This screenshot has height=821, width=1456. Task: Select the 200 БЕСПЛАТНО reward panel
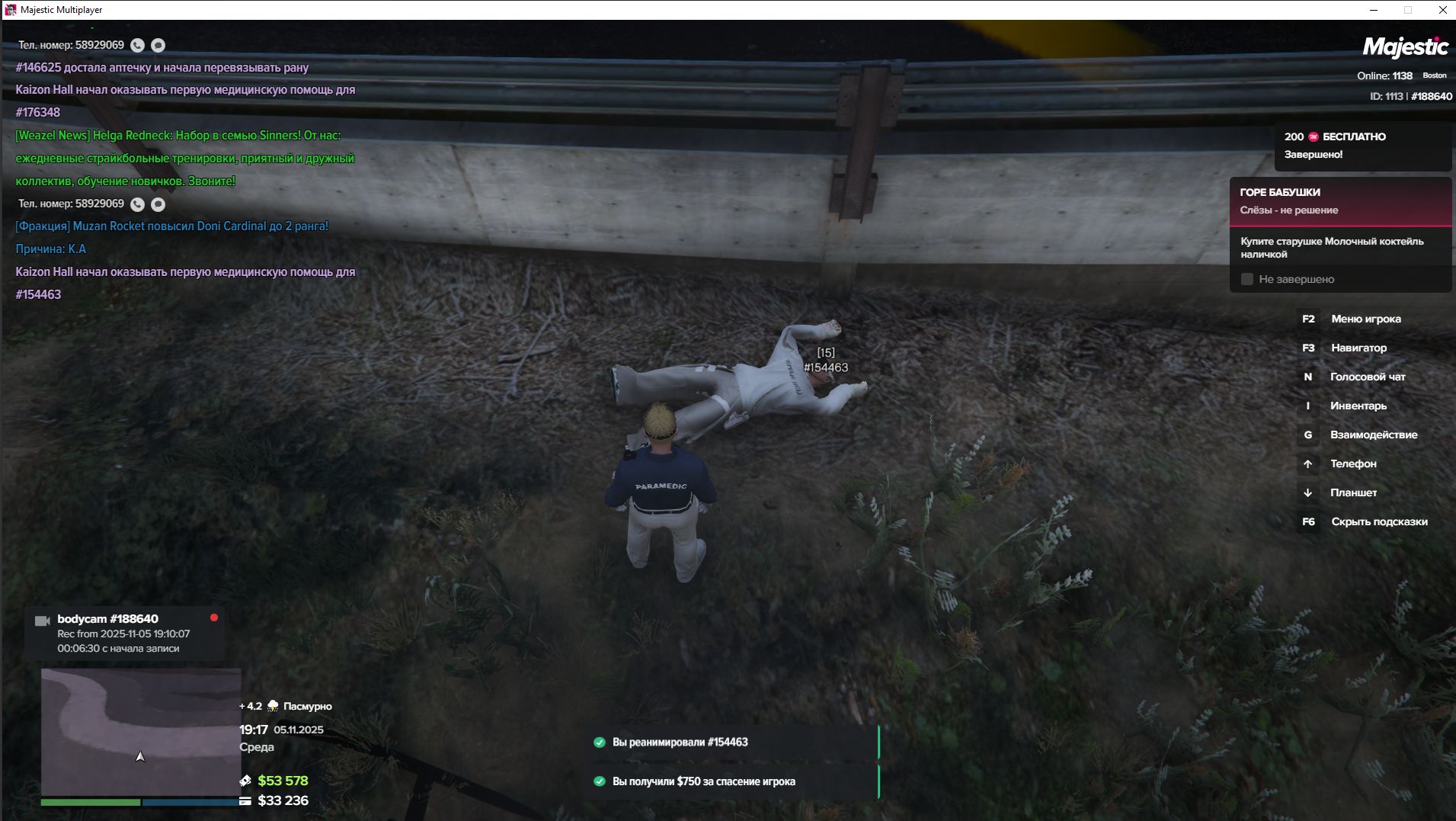point(1362,146)
